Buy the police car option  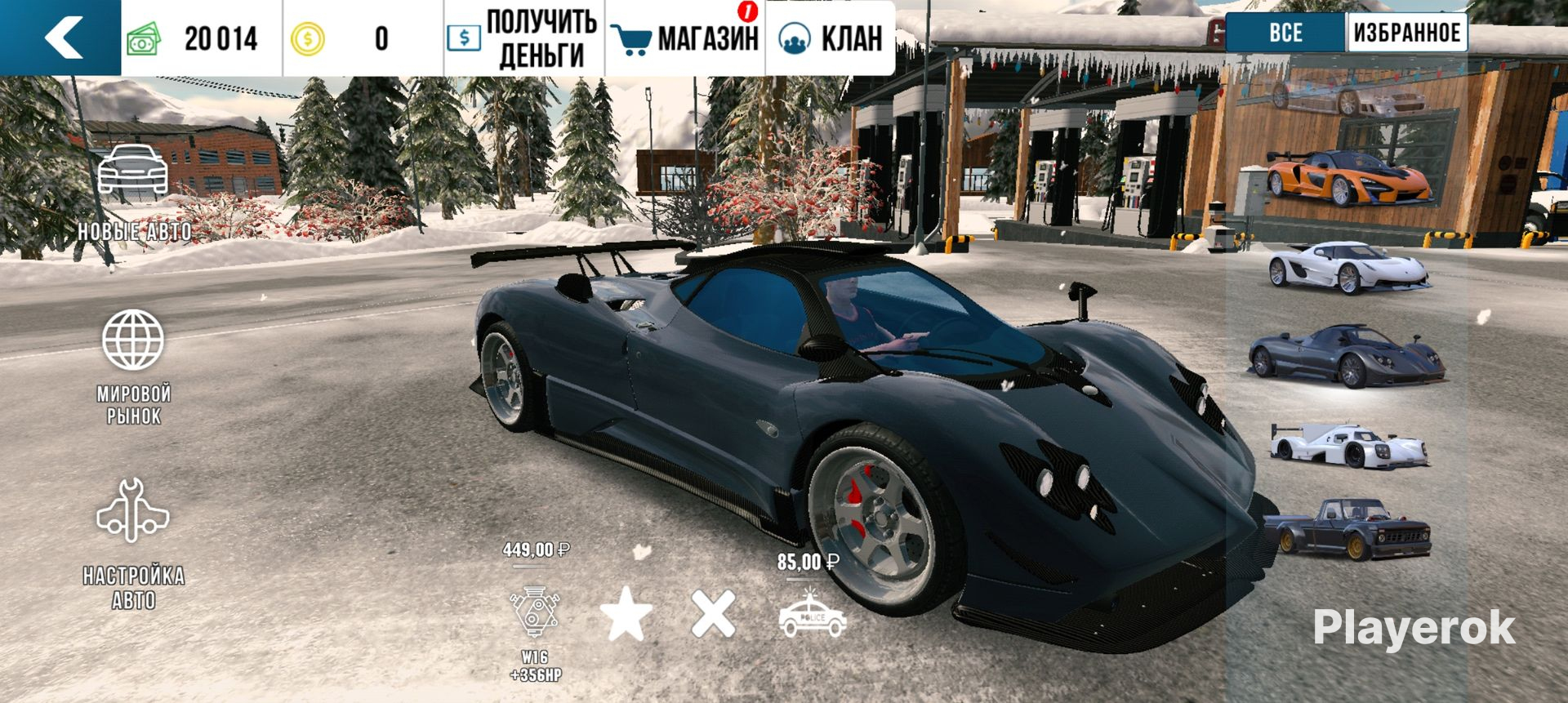[812, 616]
